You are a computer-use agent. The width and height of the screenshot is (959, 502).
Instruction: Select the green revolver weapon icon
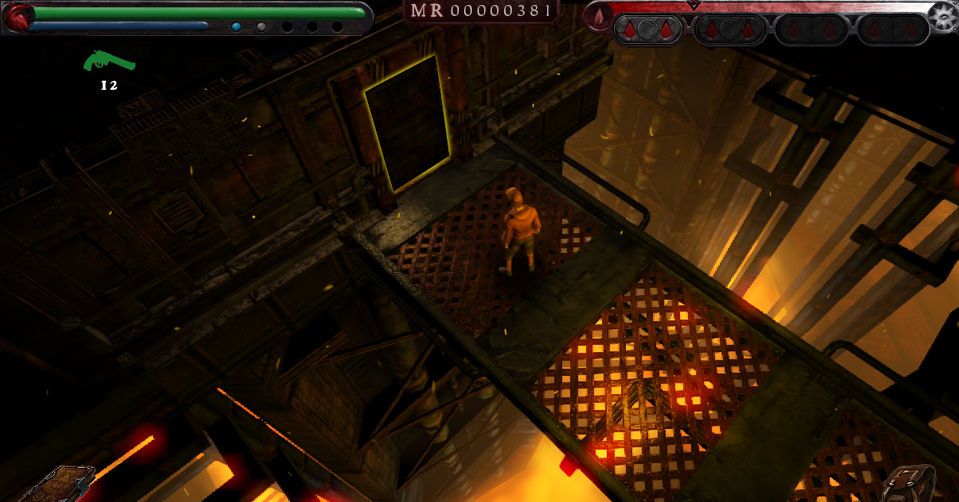click(x=109, y=62)
